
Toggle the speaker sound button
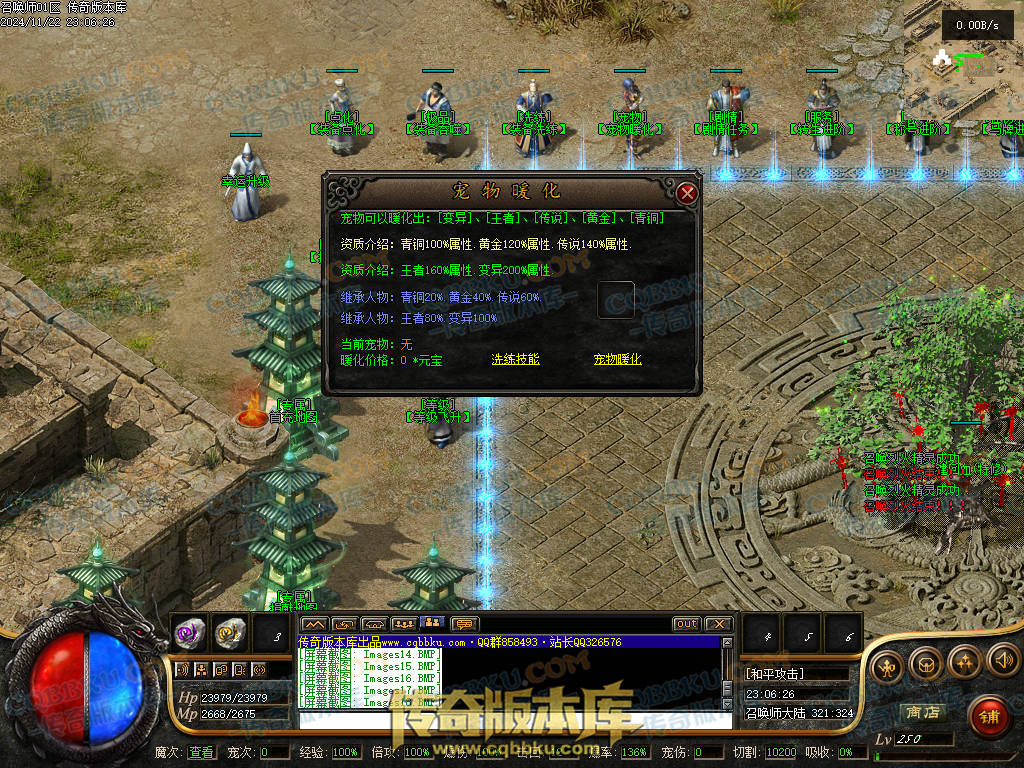pos(1002,660)
